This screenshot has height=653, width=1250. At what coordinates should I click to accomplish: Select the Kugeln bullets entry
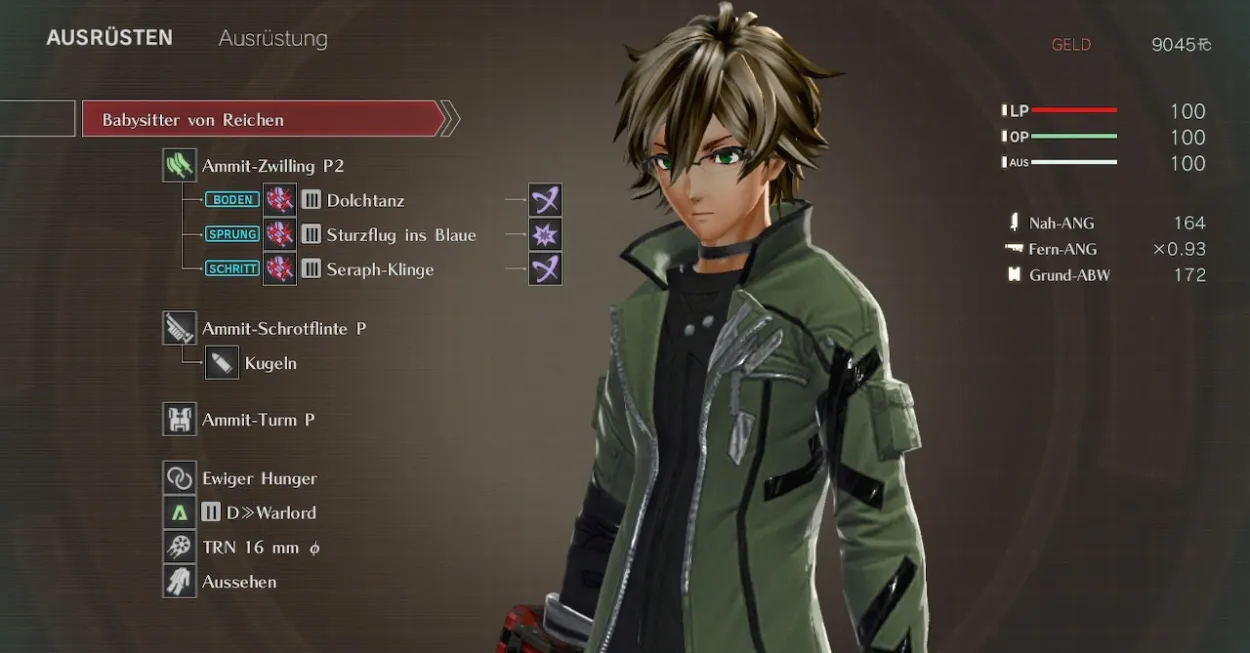[270, 363]
